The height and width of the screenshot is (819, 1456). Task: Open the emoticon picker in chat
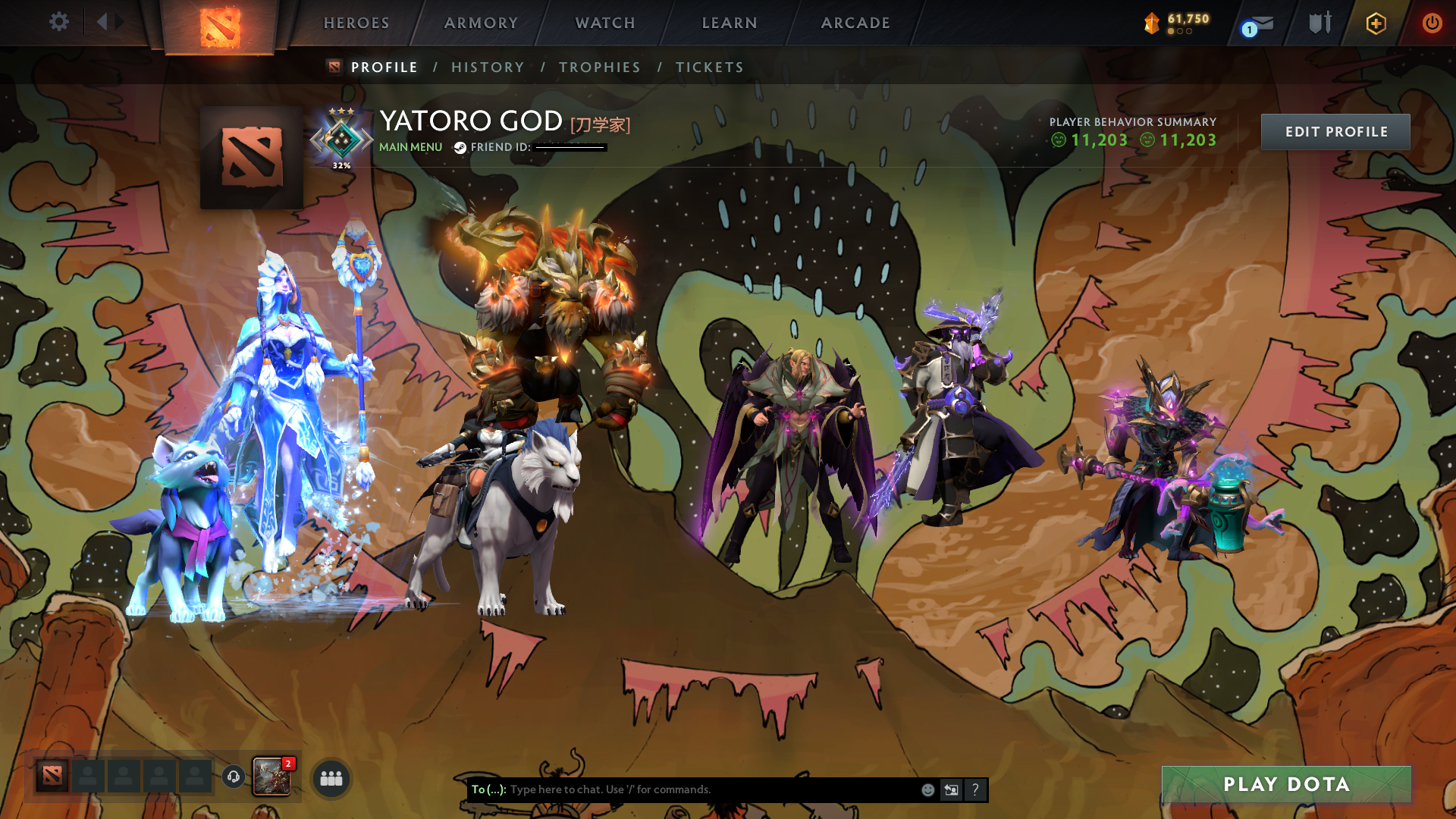pos(927,789)
